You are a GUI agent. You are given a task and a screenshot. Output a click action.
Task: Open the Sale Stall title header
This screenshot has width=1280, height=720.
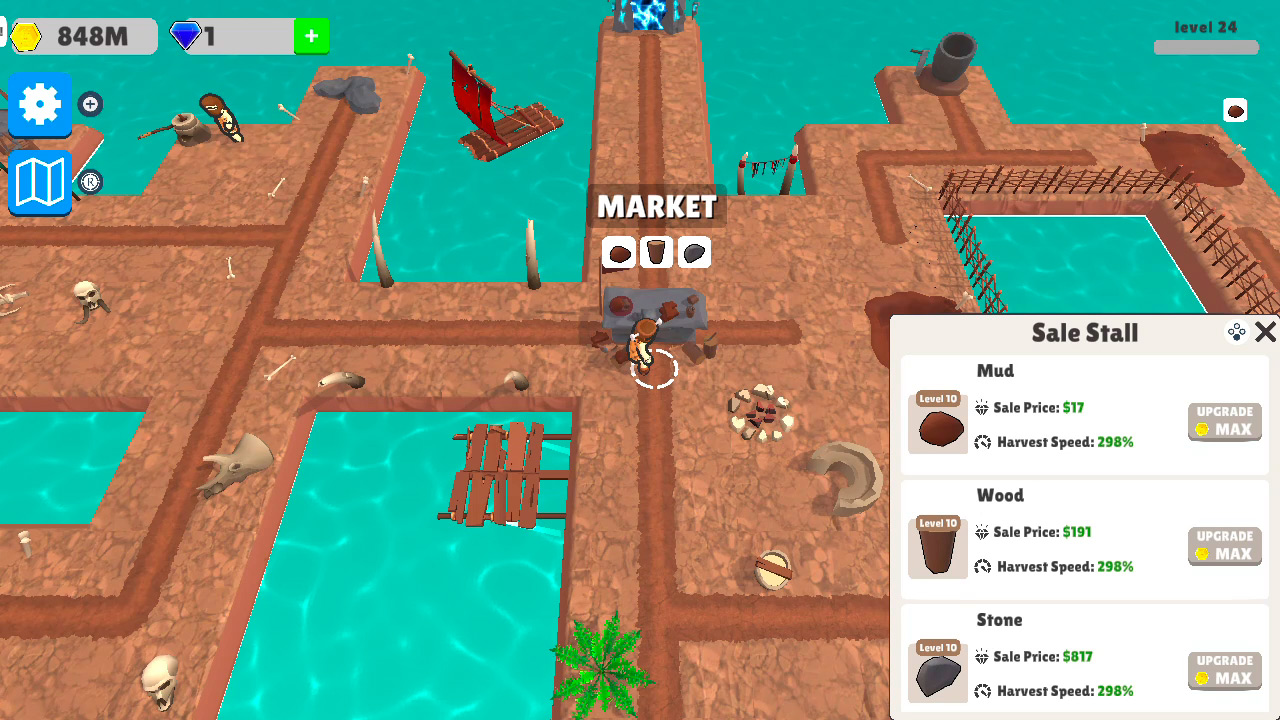1085,333
